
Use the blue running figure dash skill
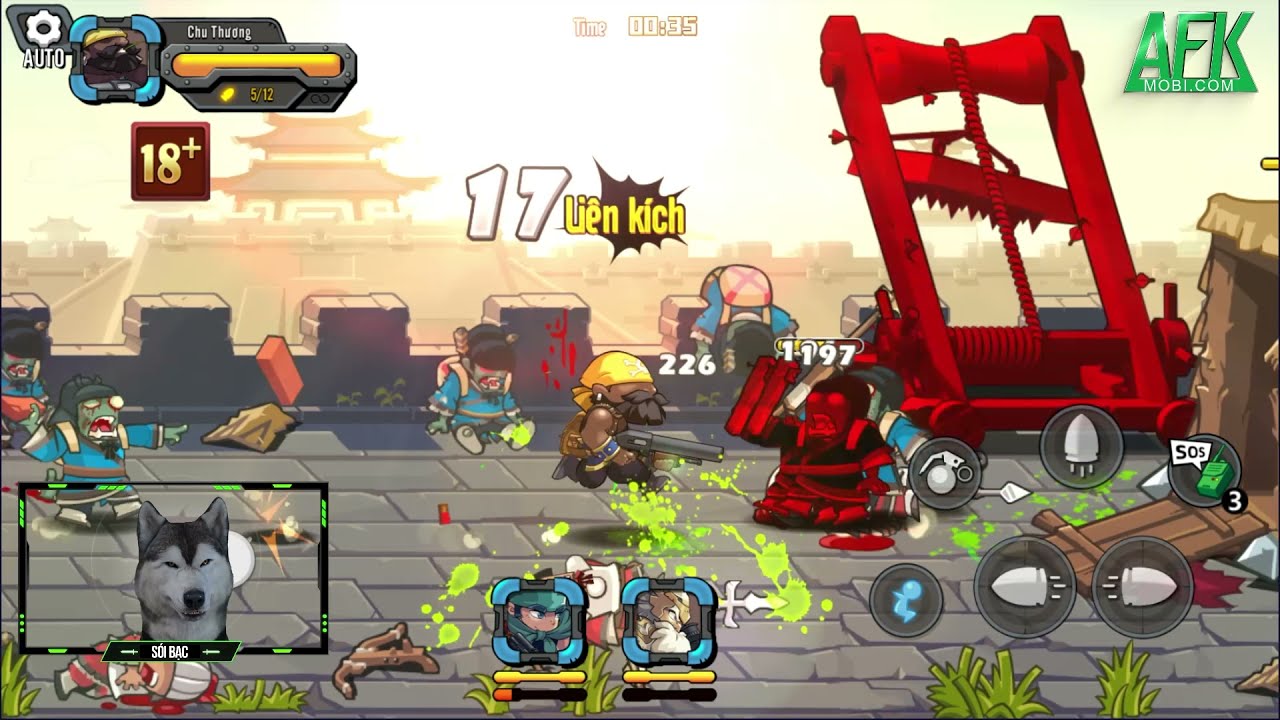point(906,600)
